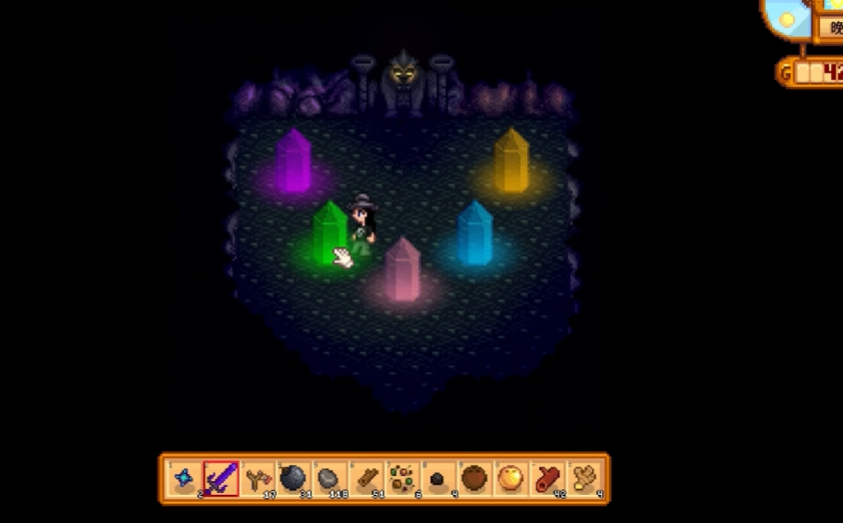Choose the black bomb slot
Screen dimensions: 843x523
[x=293, y=479]
